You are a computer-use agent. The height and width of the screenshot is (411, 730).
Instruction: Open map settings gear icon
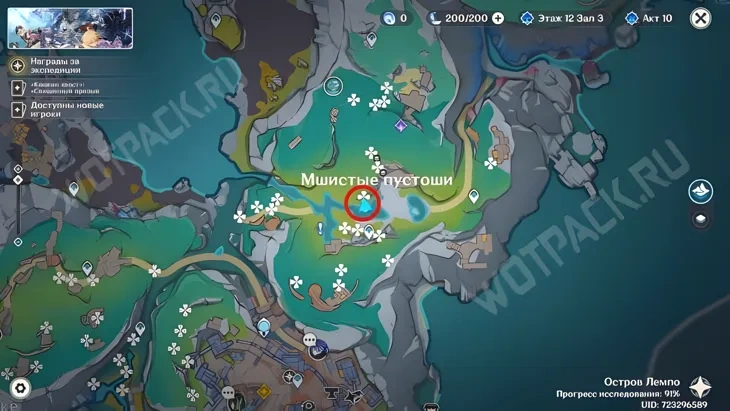pyautogui.click(x=19, y=387)
